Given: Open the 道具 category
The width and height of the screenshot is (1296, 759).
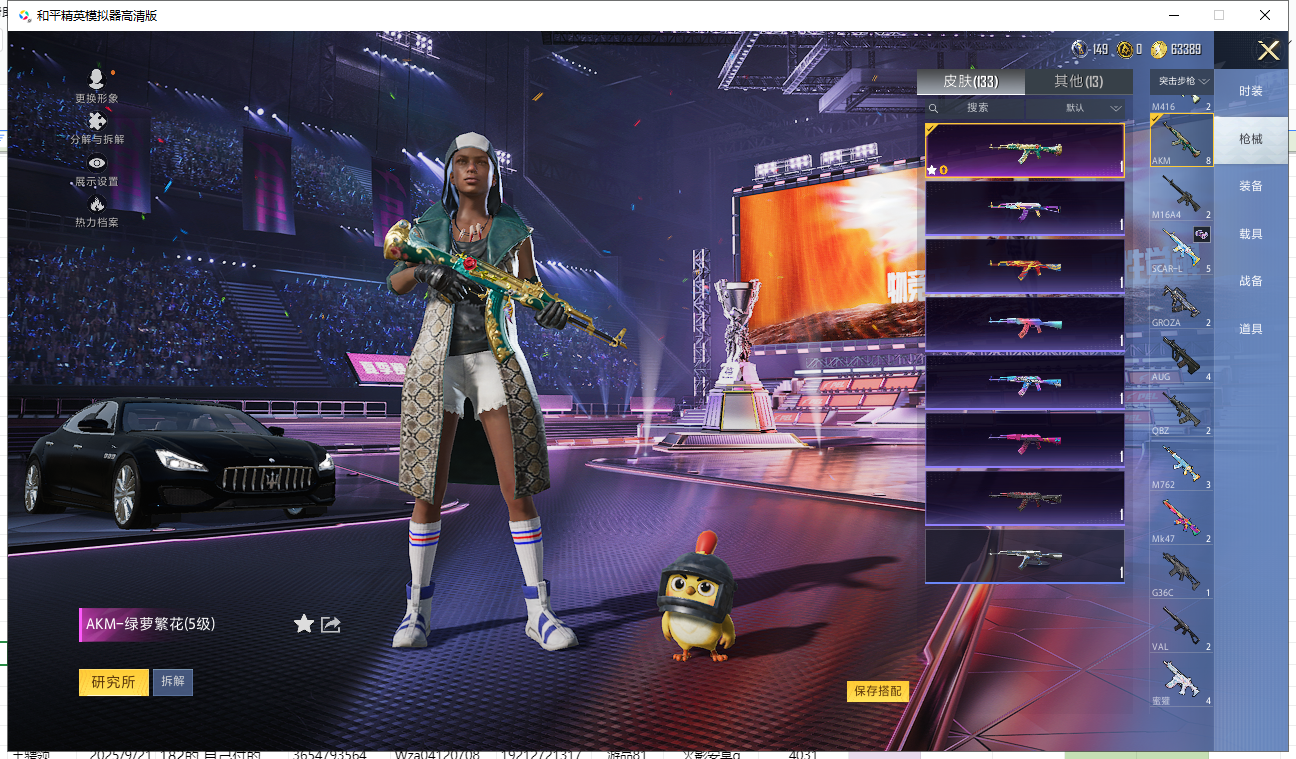Looking at the screenshot, I should click(x=1250, y=329).
